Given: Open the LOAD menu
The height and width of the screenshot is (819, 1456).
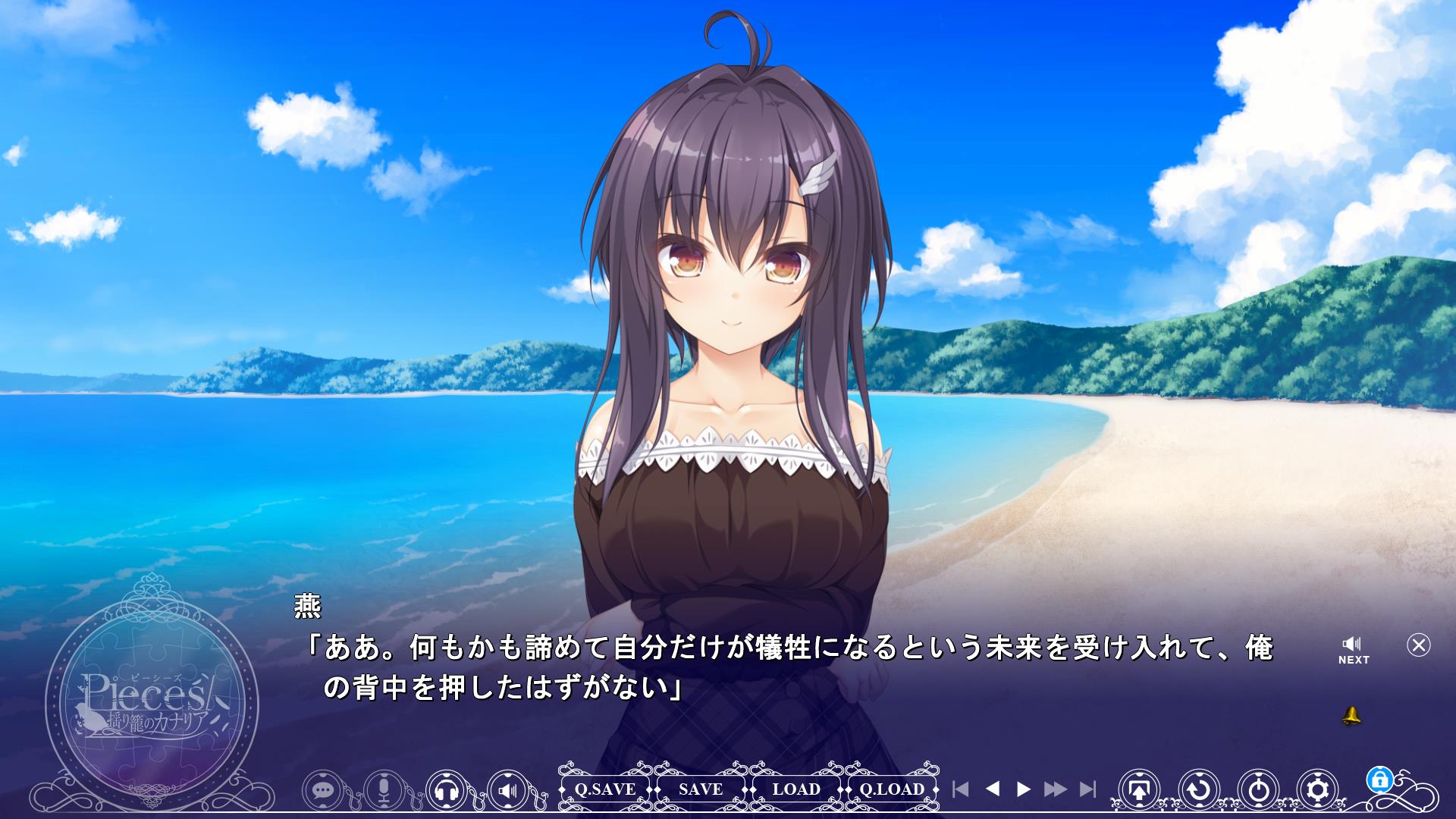Looking at the screenshot, I should tap(796, 789).
